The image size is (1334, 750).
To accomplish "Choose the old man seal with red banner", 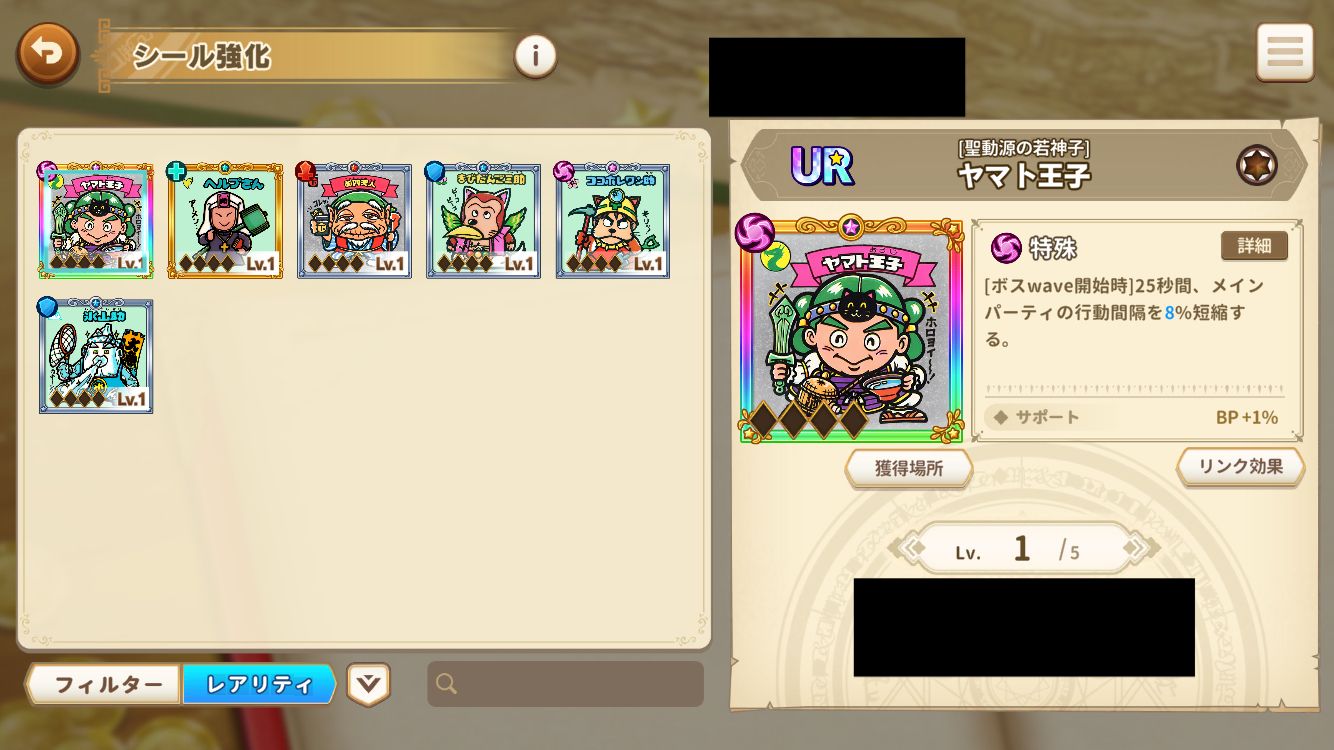I will [354, 220].
